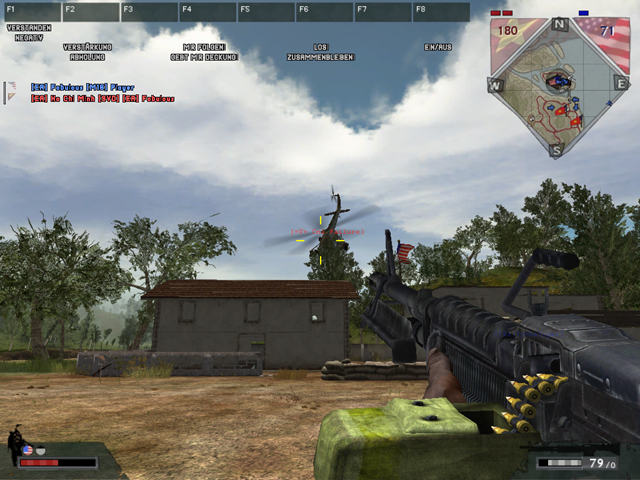
Task: Click the W compass marker on the minimap
Action: click(494, 86)
